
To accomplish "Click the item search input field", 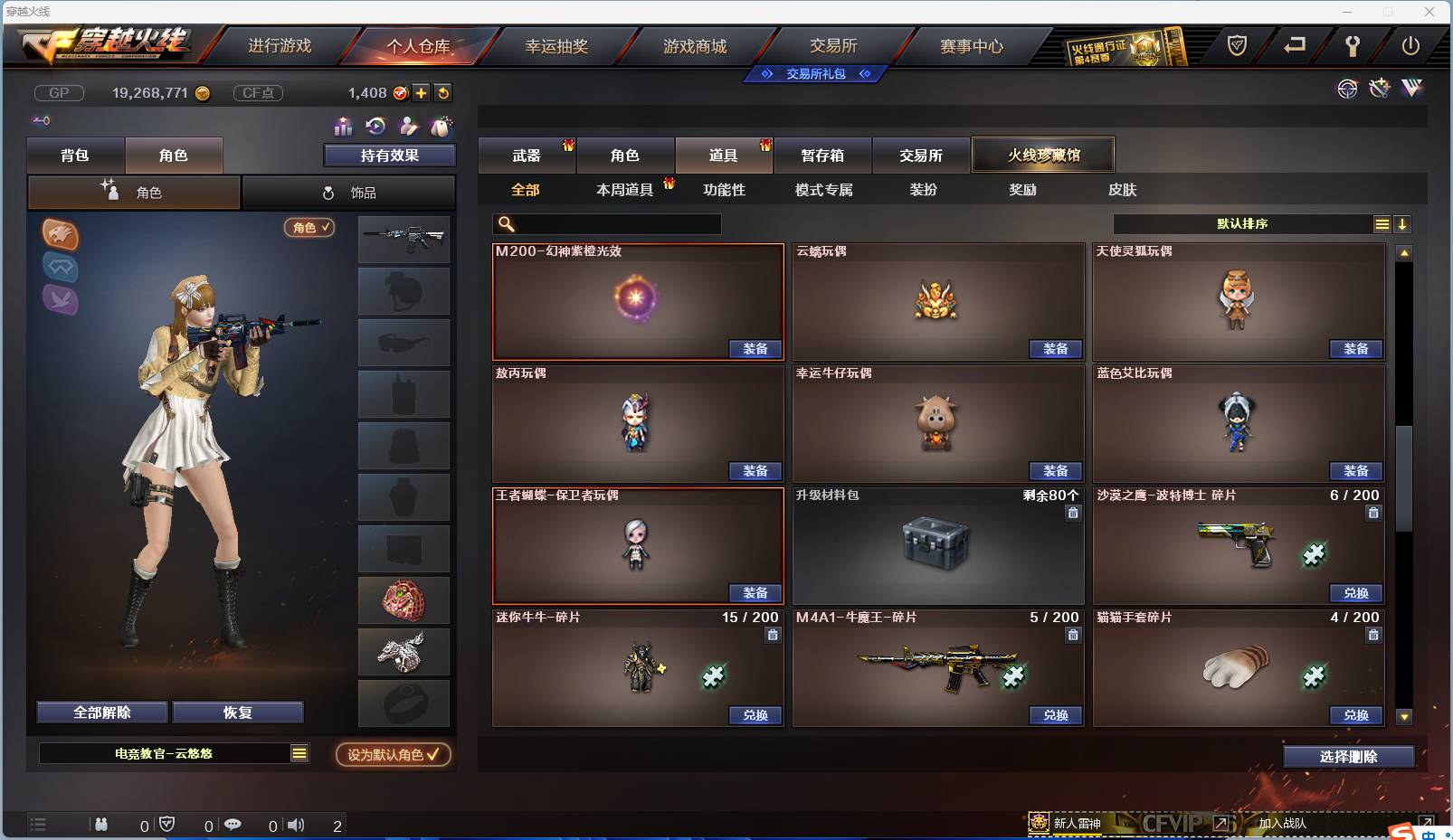I will [606, 223].
